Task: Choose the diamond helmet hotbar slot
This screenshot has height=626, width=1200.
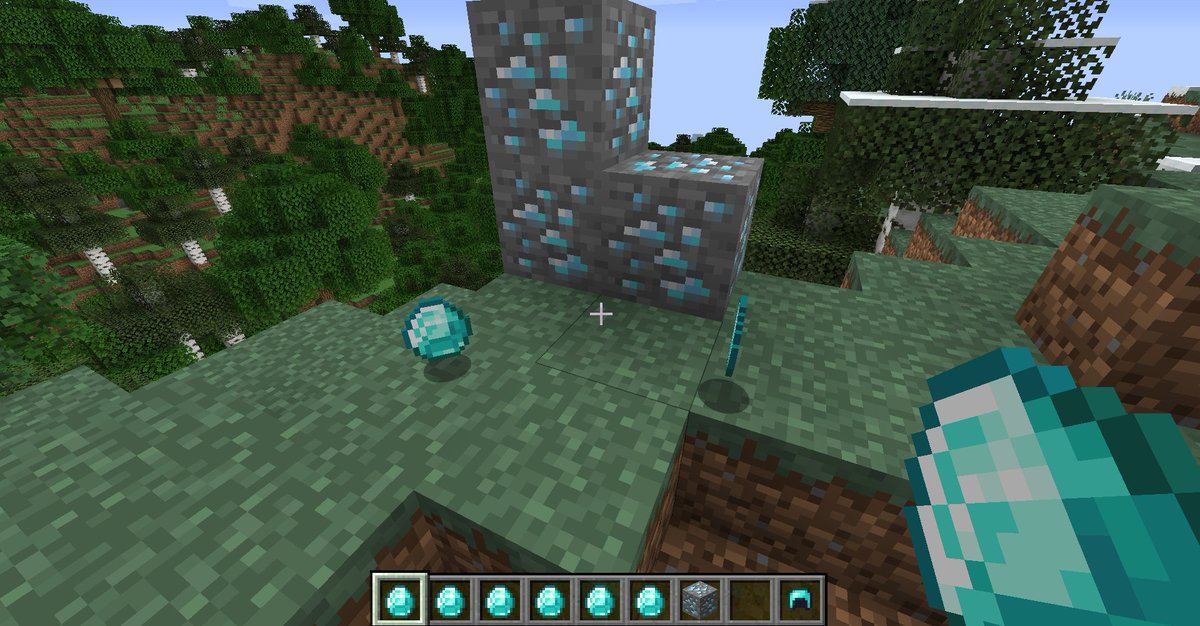Action: click(x=800, y=600)
